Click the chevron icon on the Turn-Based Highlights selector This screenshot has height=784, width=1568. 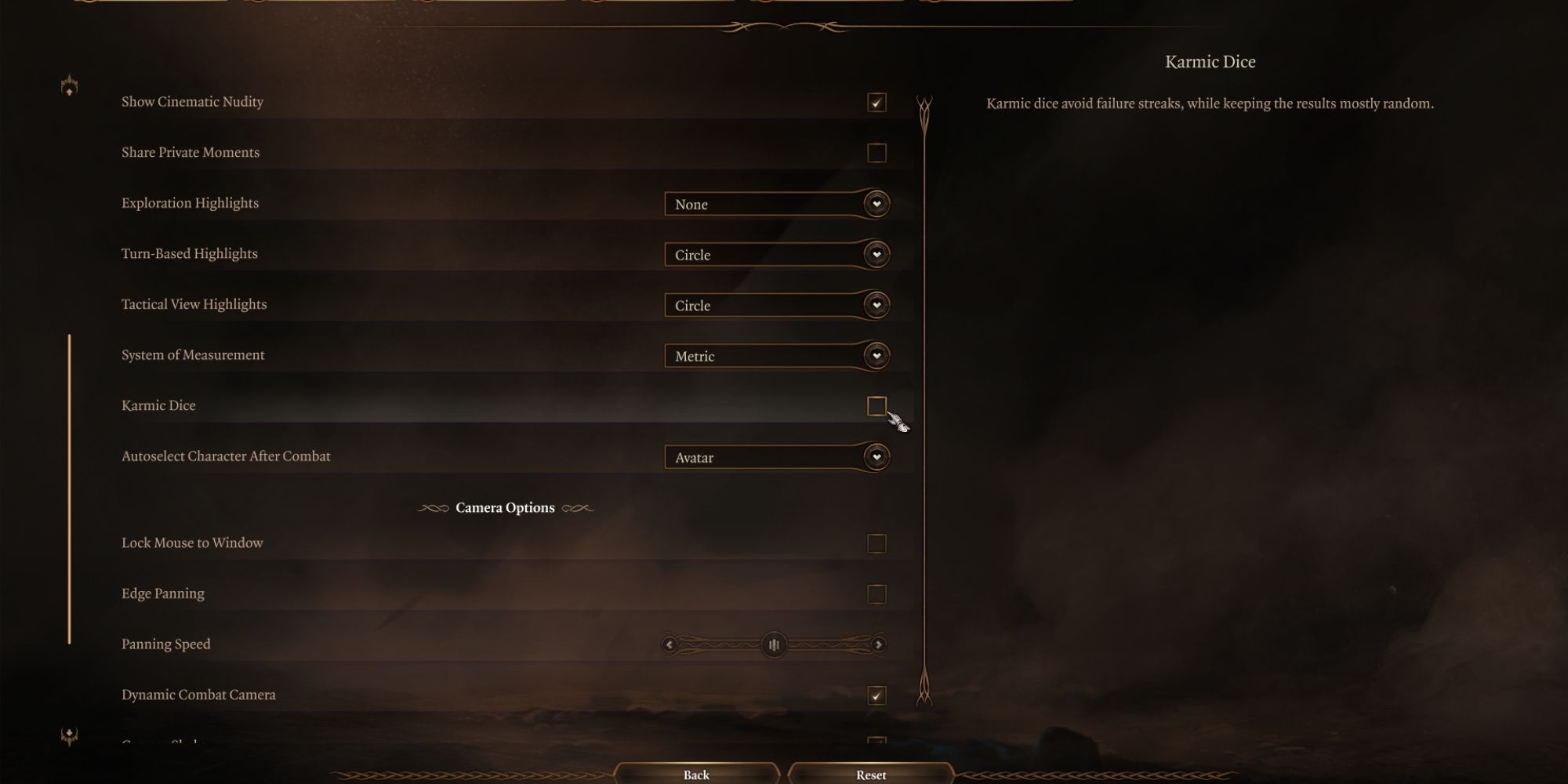click(876, 254)
